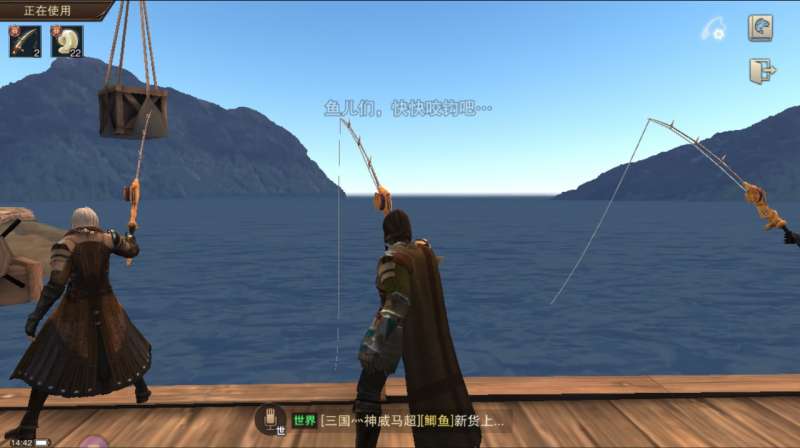The image size is (800, 448).
Task: Click the exit door icon to leave fishing
Action: tap(761, 71)
